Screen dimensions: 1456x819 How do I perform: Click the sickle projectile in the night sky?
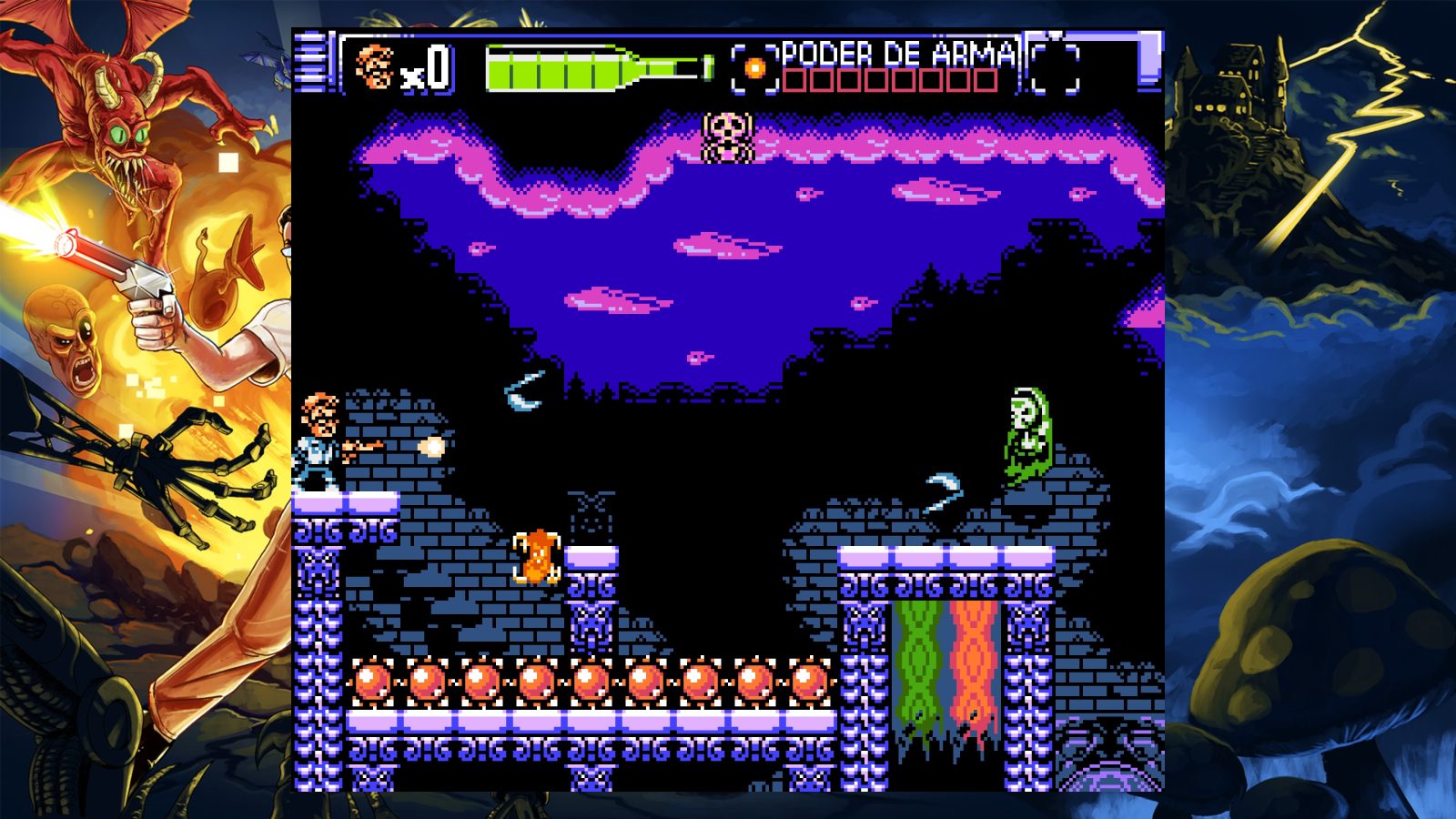pyautogui.click(x=521, y=389)
